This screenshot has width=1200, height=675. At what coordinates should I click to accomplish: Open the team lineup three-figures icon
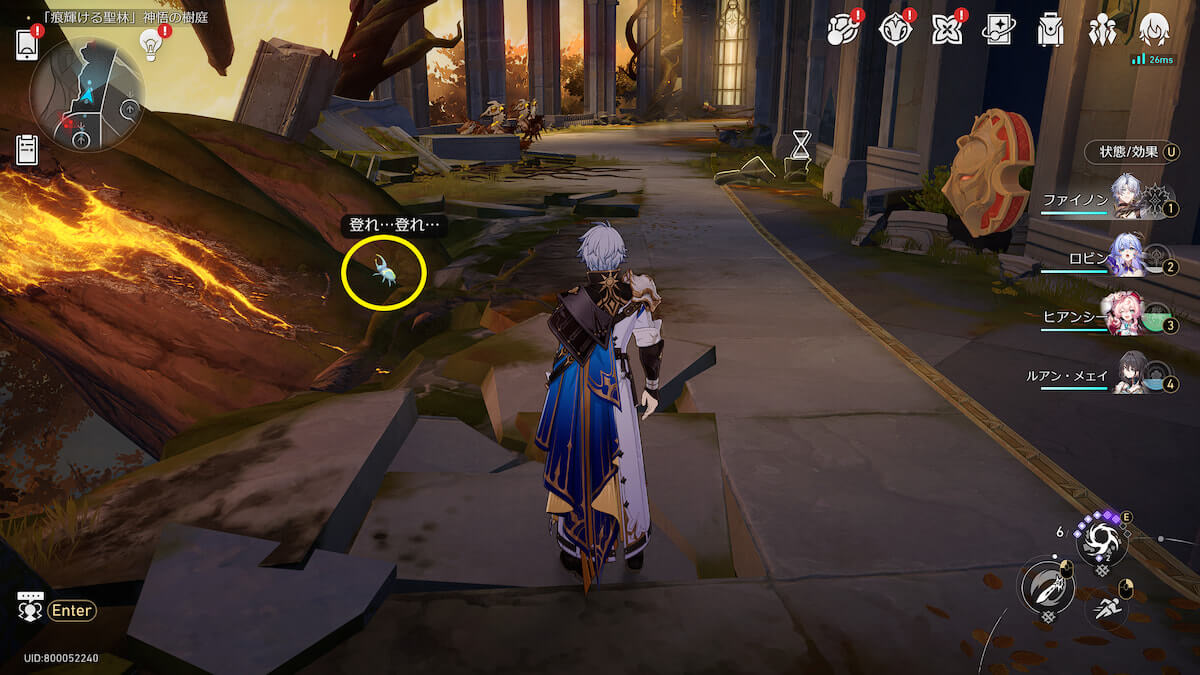(1102, 30)
